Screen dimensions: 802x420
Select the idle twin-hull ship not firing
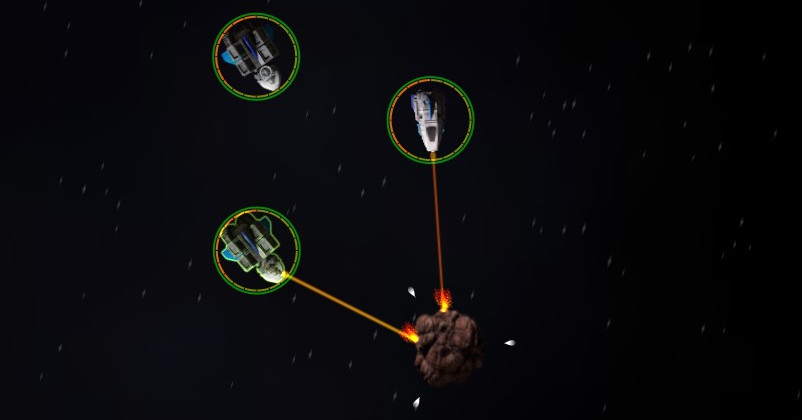pyautogui.click(x=256, y=56)
